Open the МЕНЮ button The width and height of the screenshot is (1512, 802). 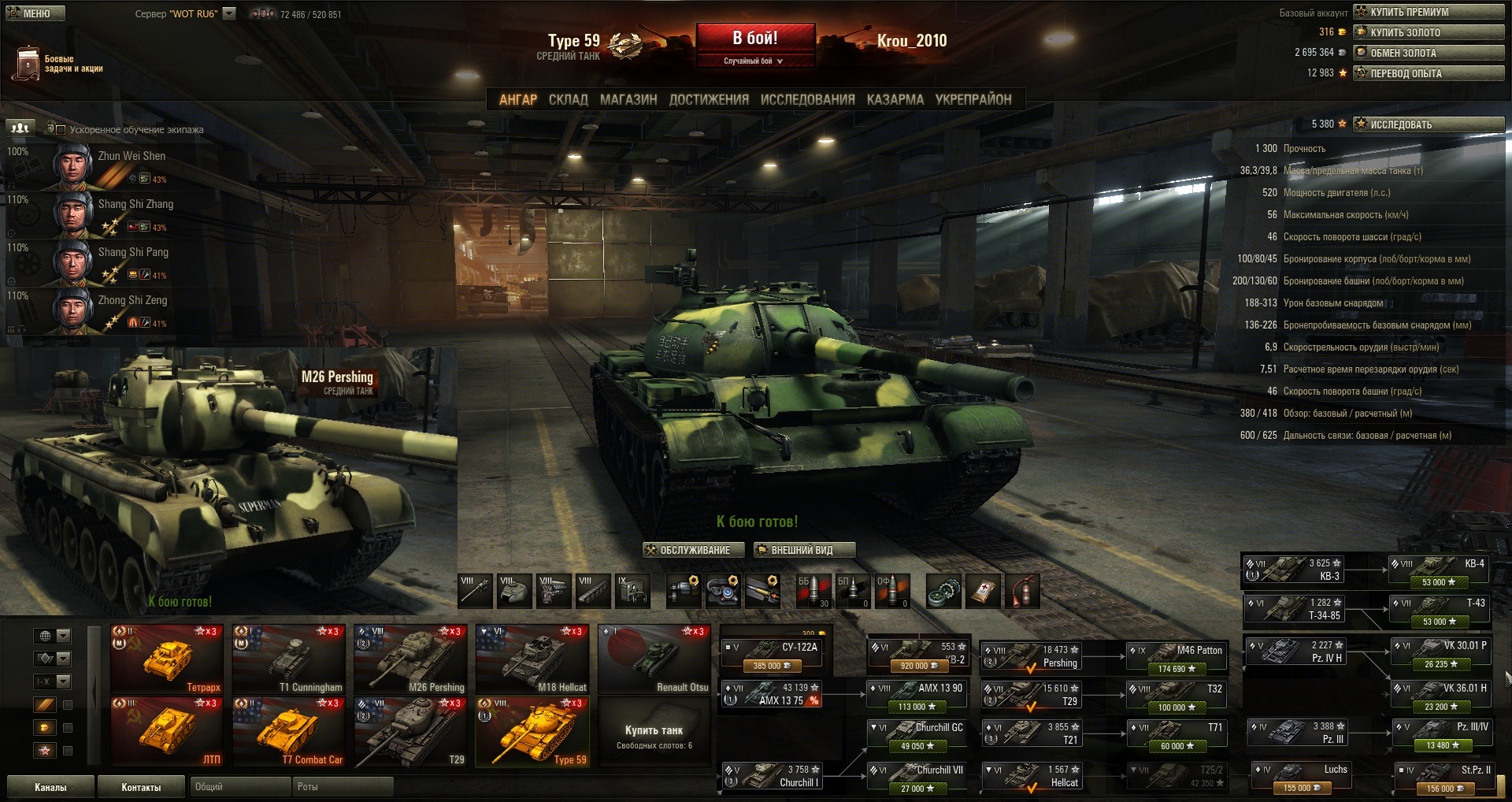click(x=34, y=13)
